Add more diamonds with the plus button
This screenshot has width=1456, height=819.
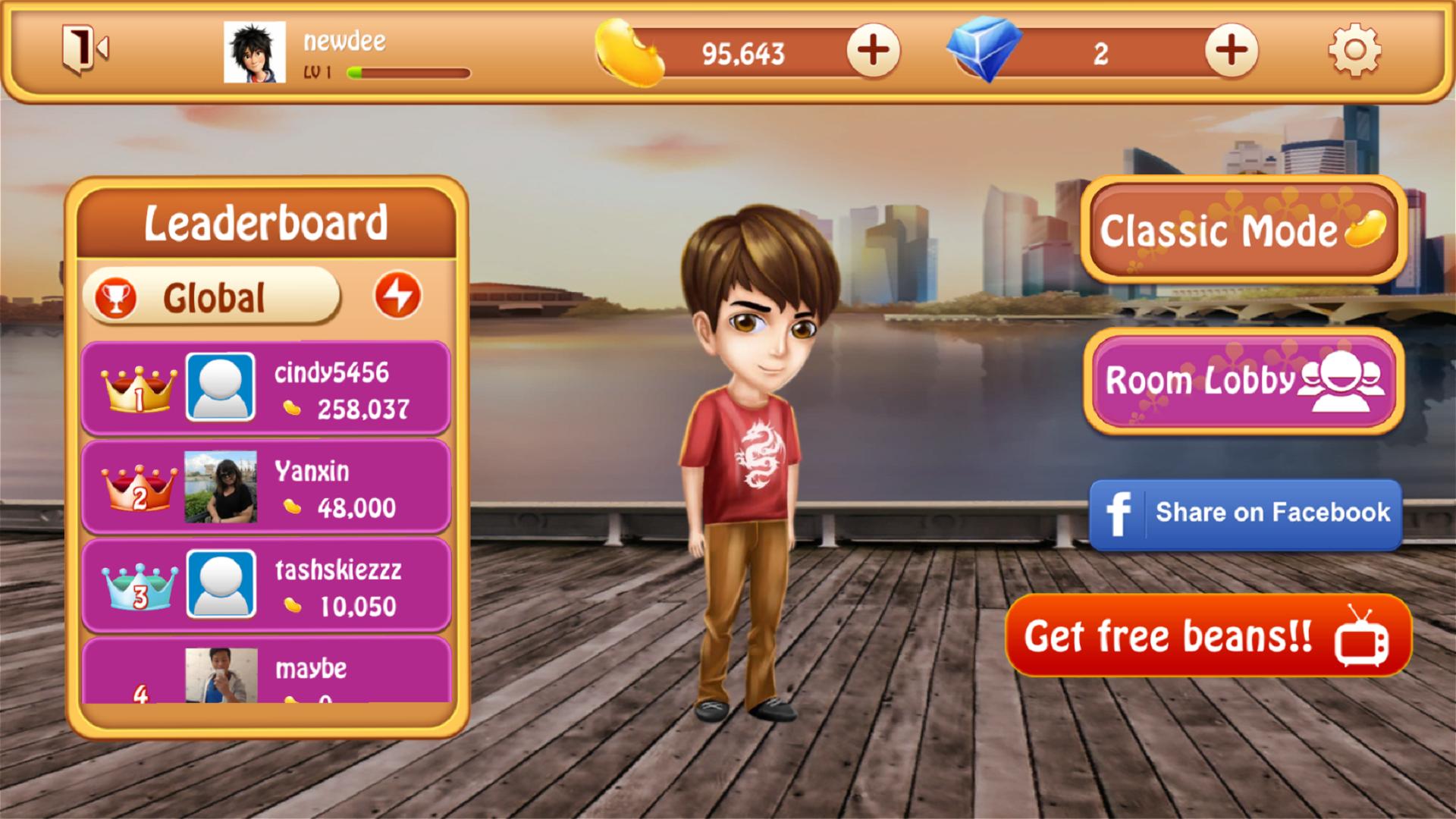(x=1231, y=51)
